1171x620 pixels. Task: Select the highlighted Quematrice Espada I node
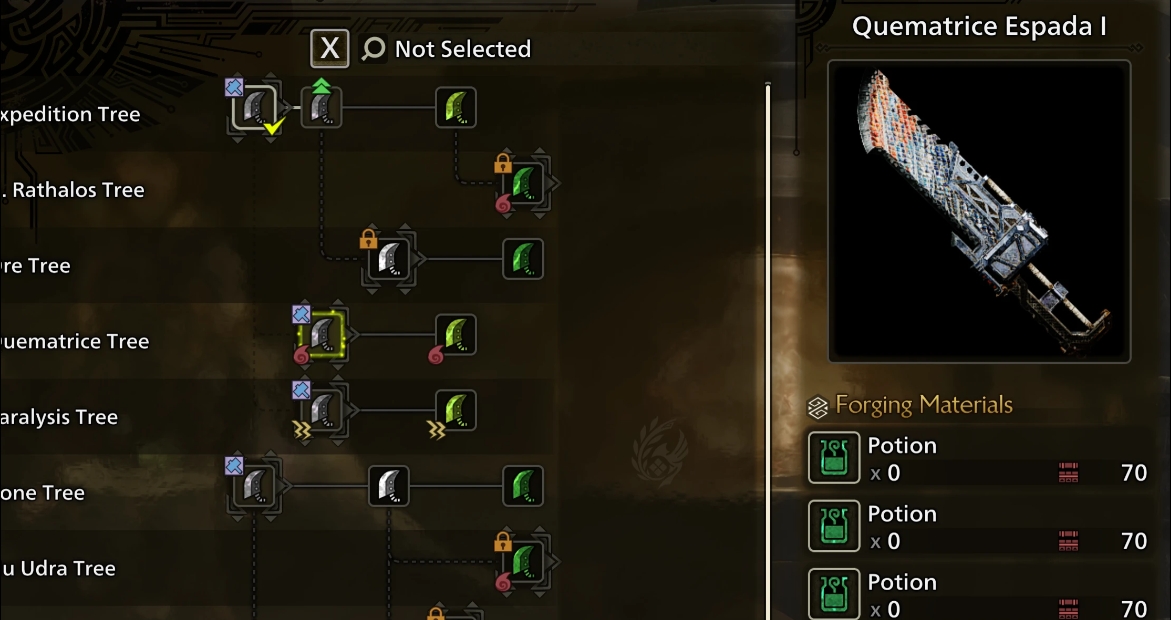point(322,335)
